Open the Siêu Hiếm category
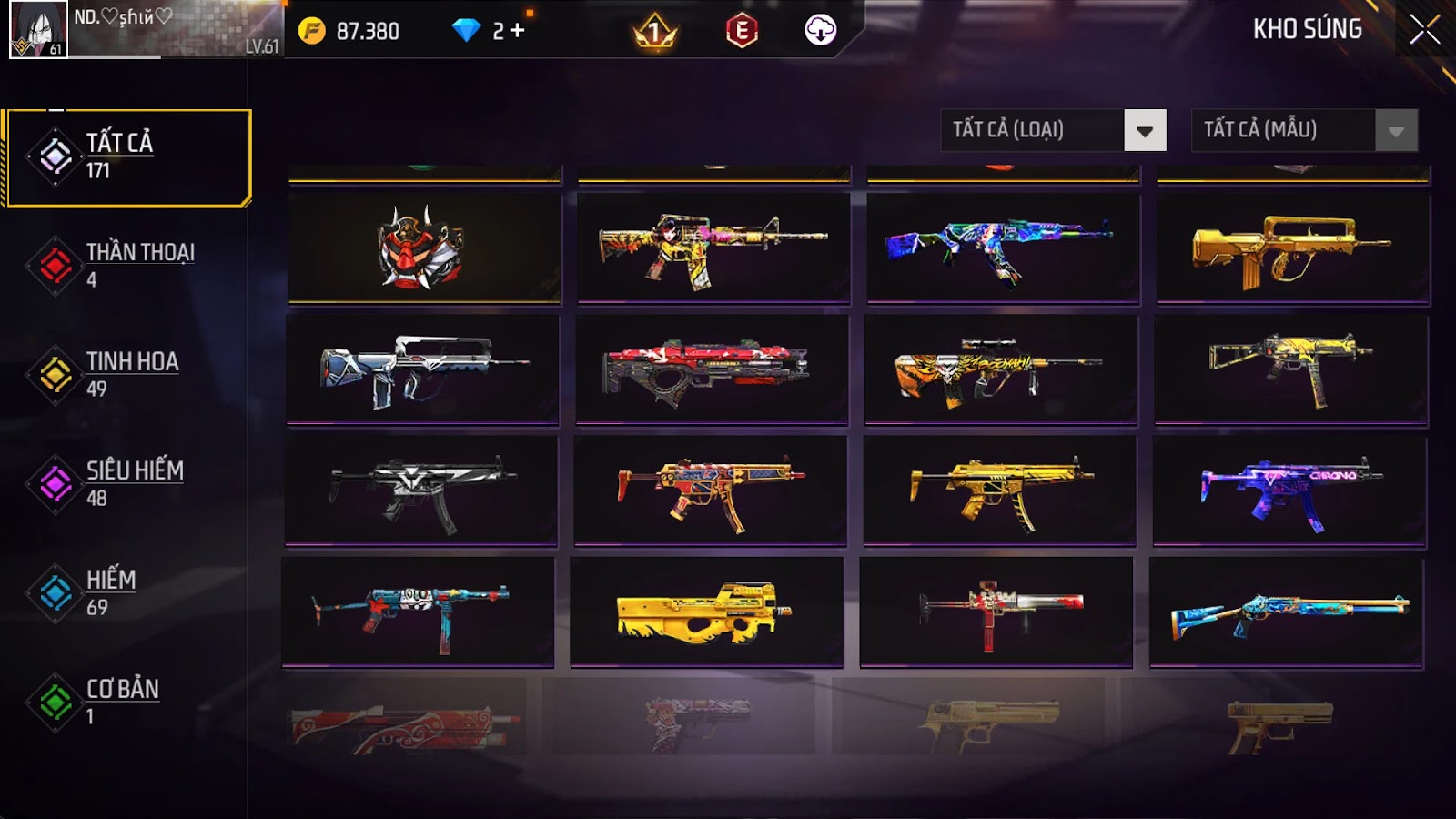 coord(127,484)
